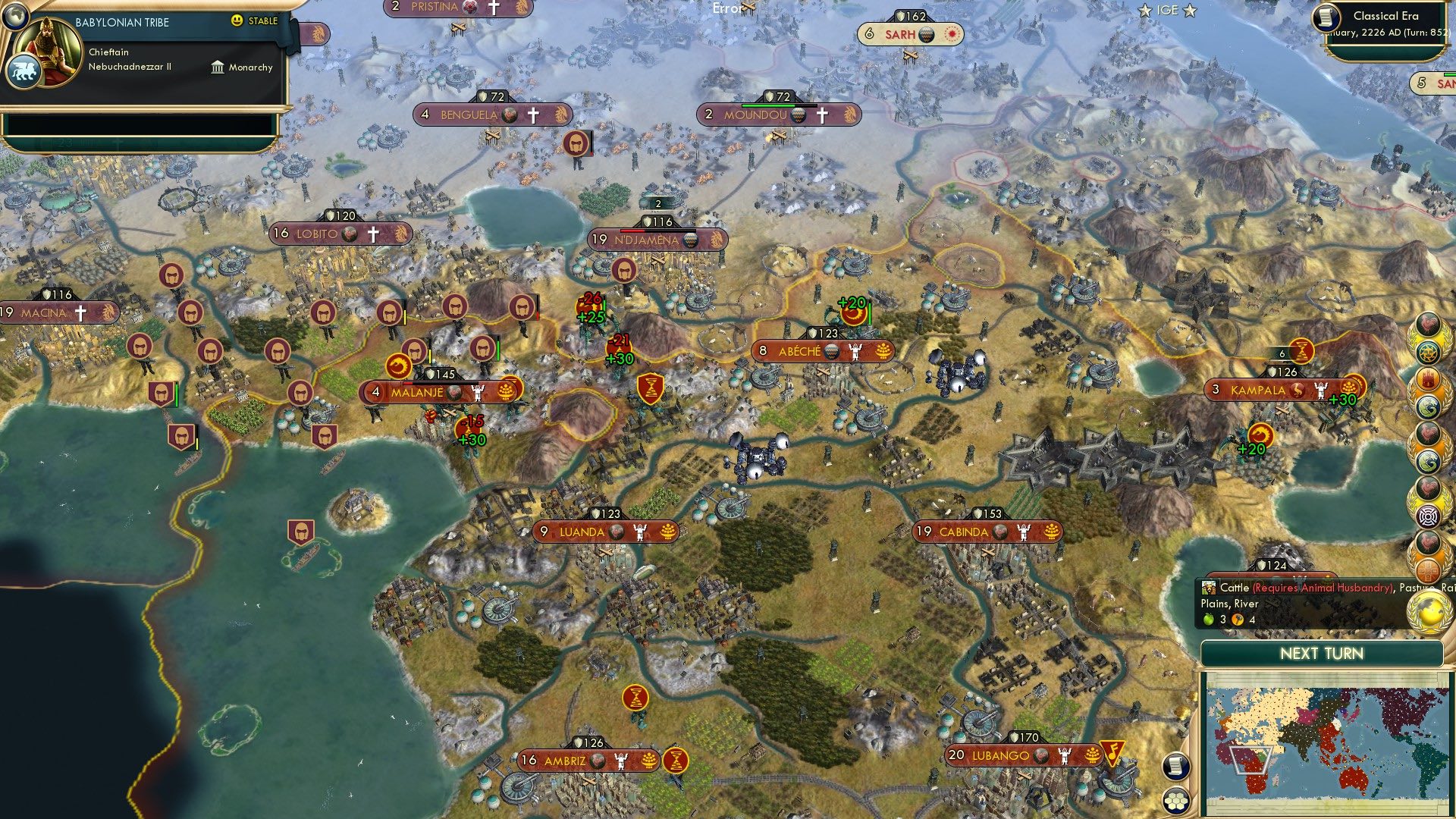Click the purple compass notification icon on right edge

pyautogui.click(x=1429, y=516)
